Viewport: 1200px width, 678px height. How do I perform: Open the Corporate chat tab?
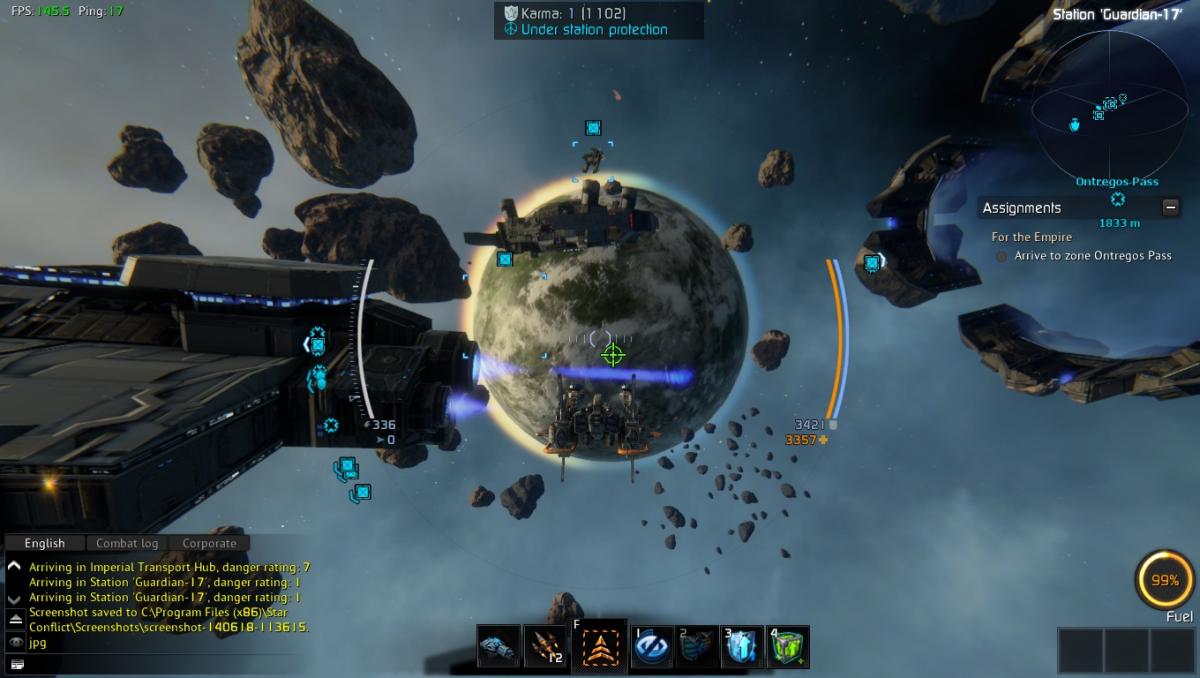[x=209, y=543]
